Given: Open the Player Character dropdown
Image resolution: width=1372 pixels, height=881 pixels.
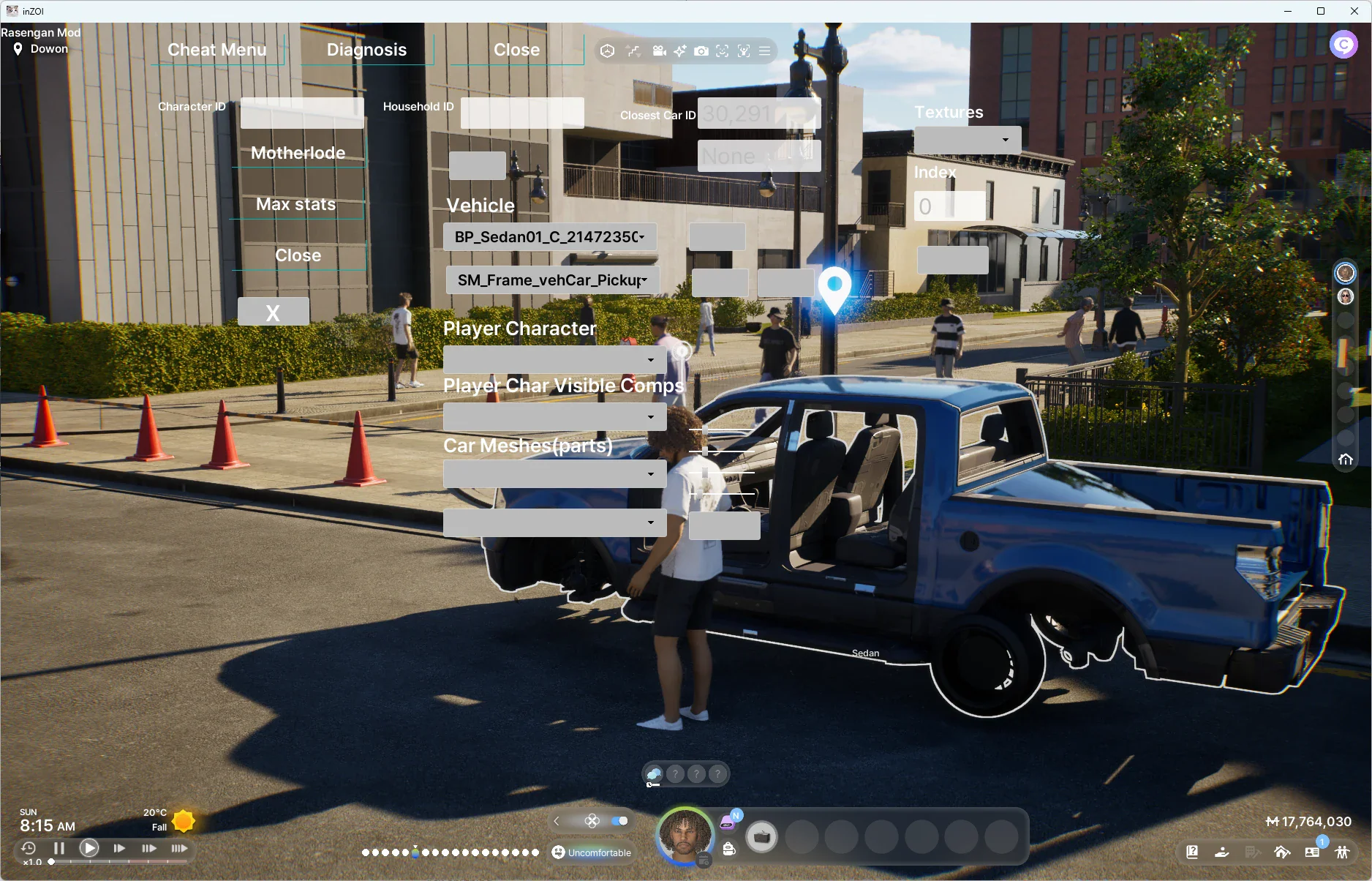Looking at the screenshot, I should [554, 360].
